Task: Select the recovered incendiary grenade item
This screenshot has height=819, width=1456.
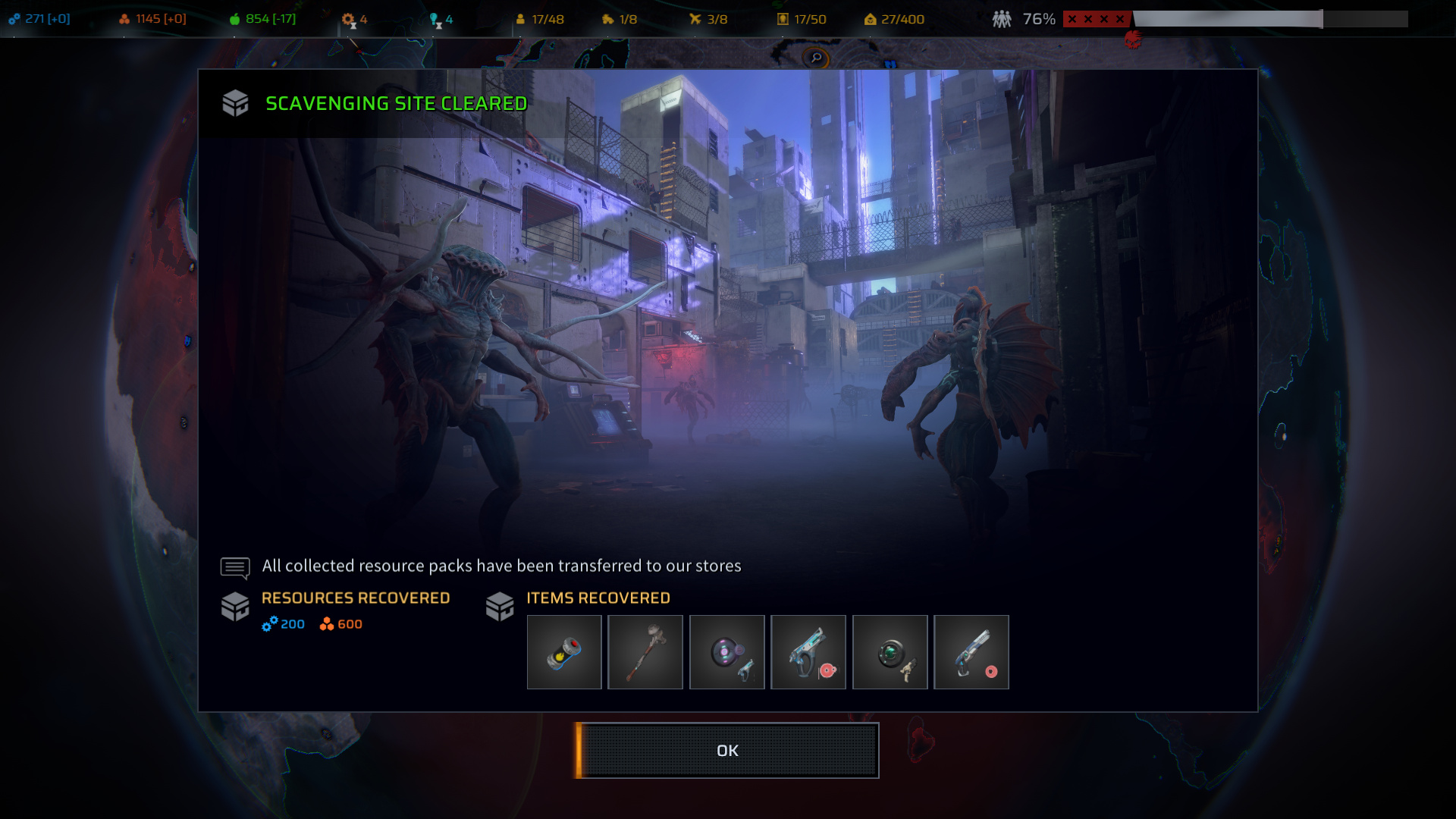Action: click(564, 652)
